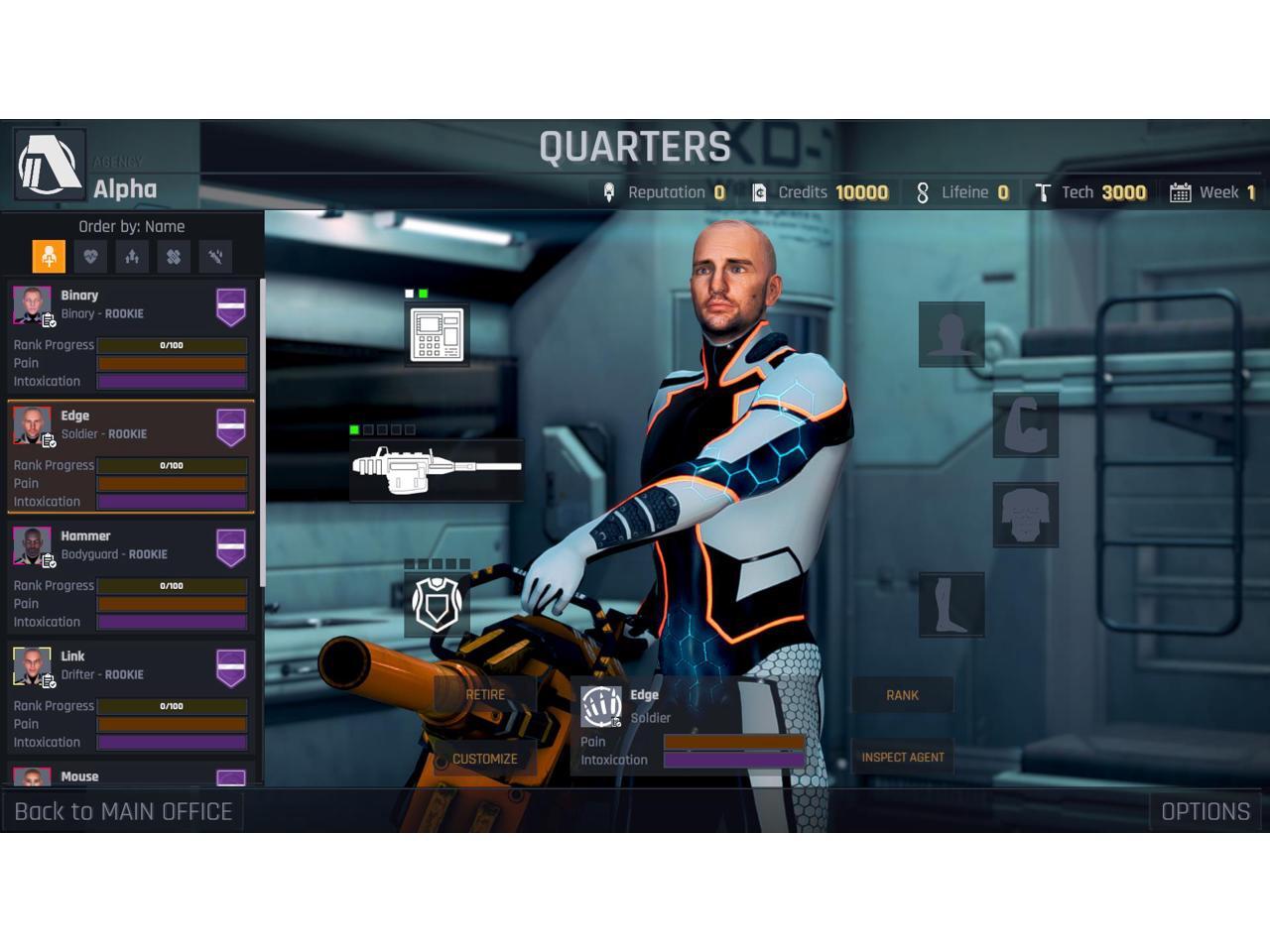Open the OPTIONS menu
The height and width of the screenshot is (952, 1270).
click(1205, 811)
